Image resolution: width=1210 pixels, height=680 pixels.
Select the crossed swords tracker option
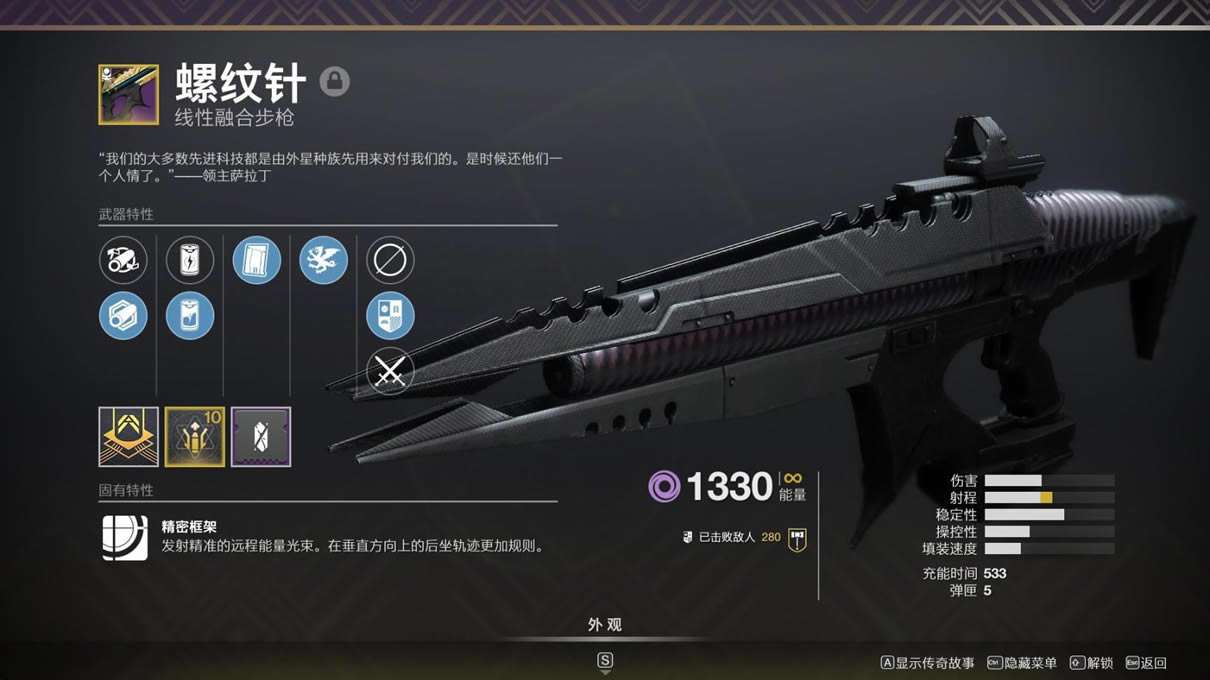pyautogui.click(x=390, y=373)
